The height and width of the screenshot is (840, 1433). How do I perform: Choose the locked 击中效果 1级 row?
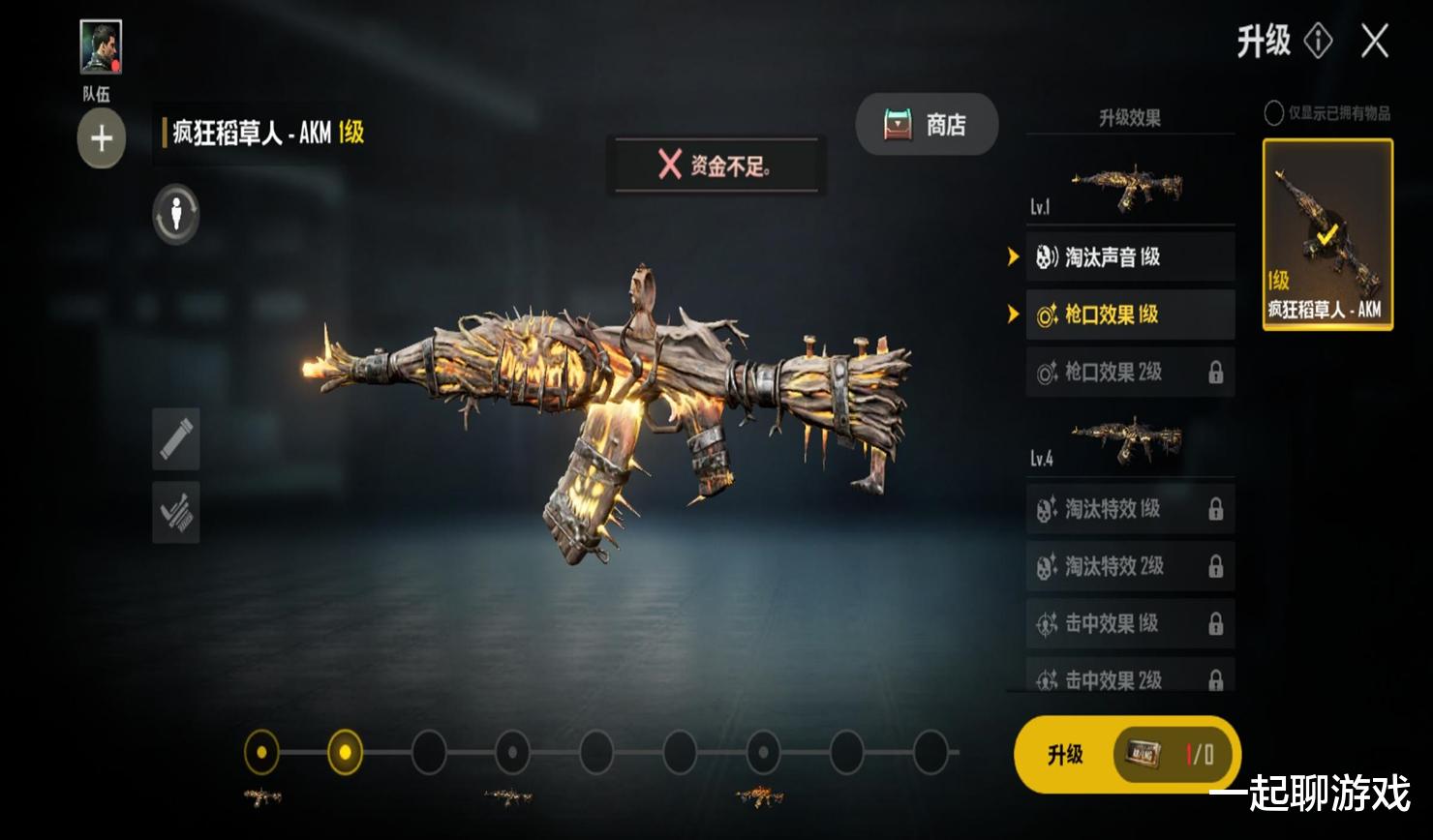(x=1129, y=624)
